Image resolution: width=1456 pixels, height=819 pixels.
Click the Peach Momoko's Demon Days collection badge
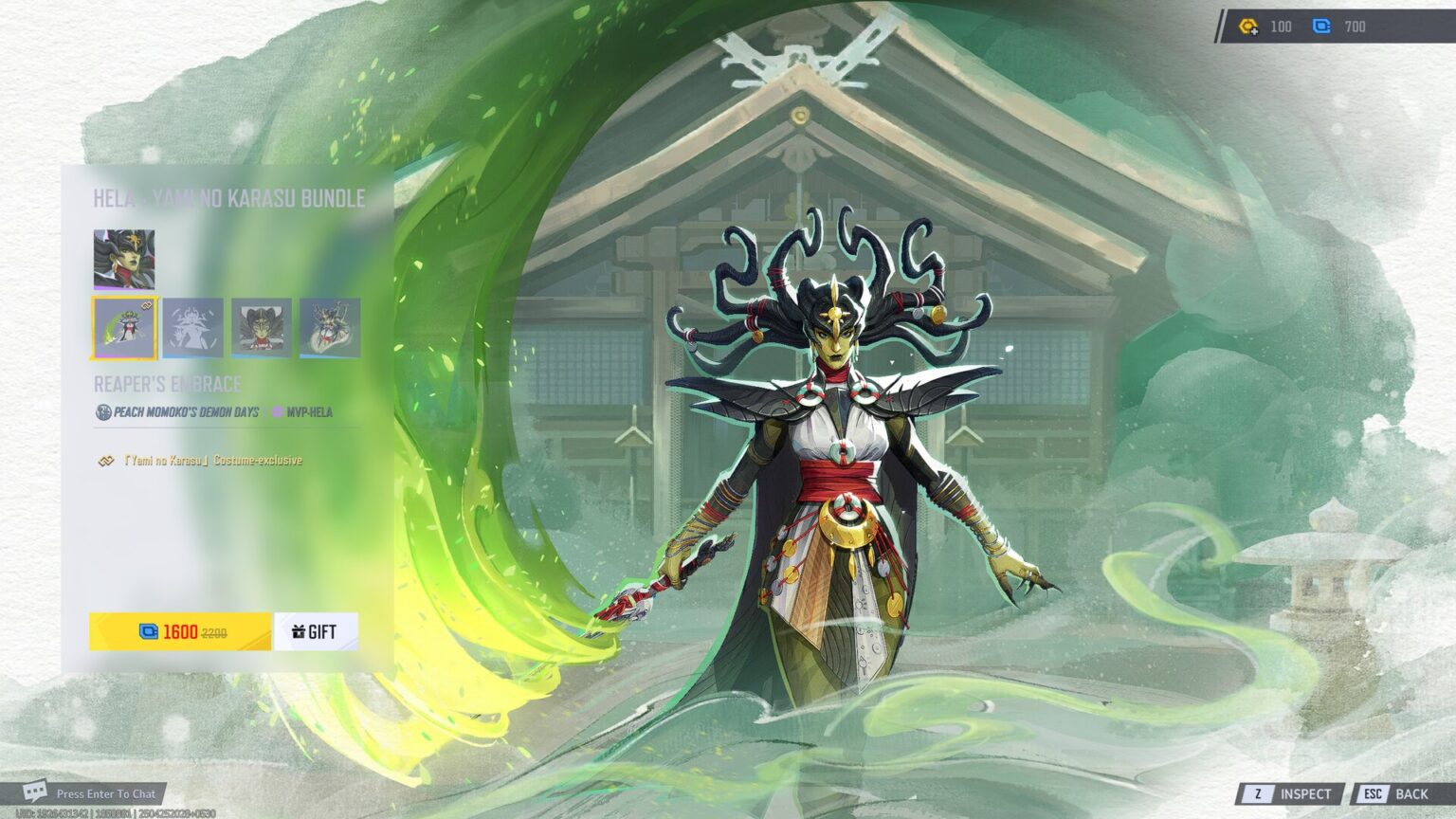coord(103,409)
